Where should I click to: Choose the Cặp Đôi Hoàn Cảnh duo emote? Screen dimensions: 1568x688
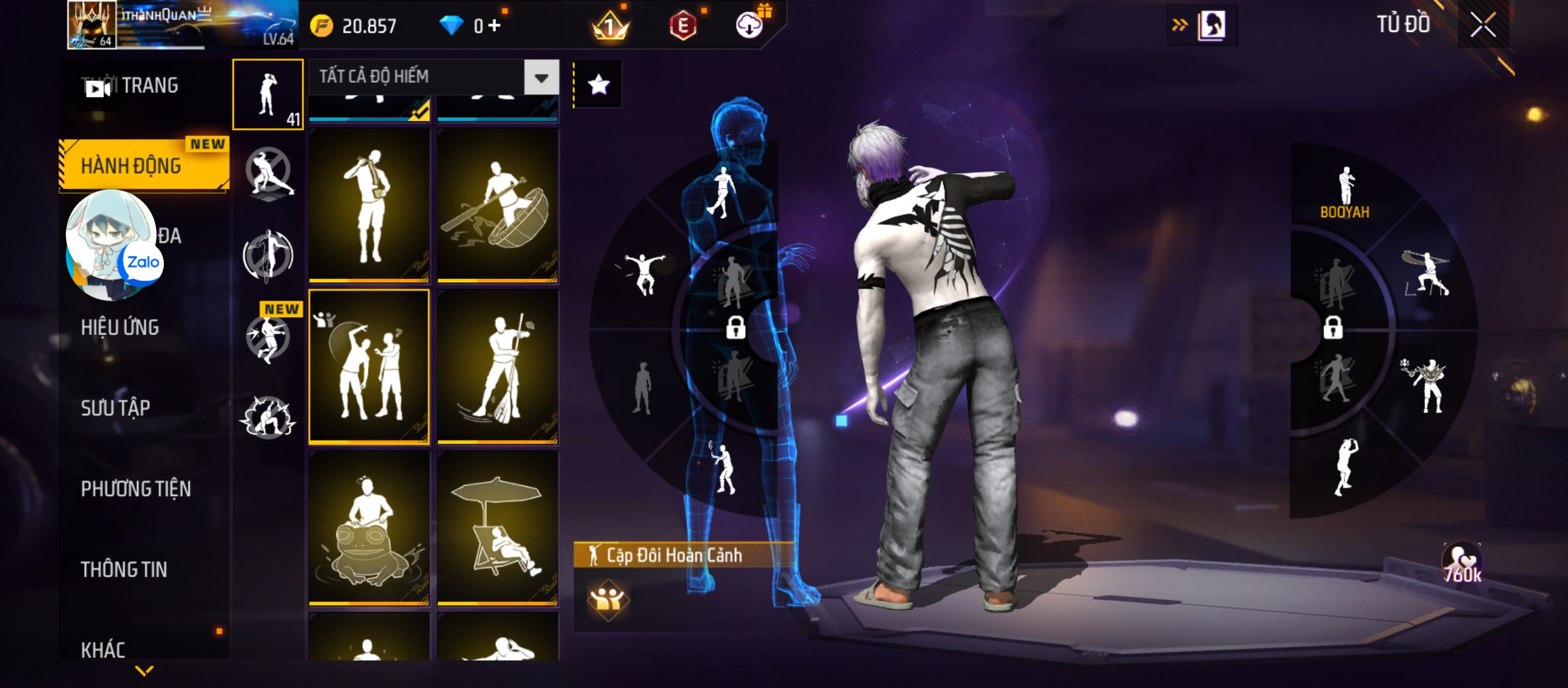tap(369, 366)
